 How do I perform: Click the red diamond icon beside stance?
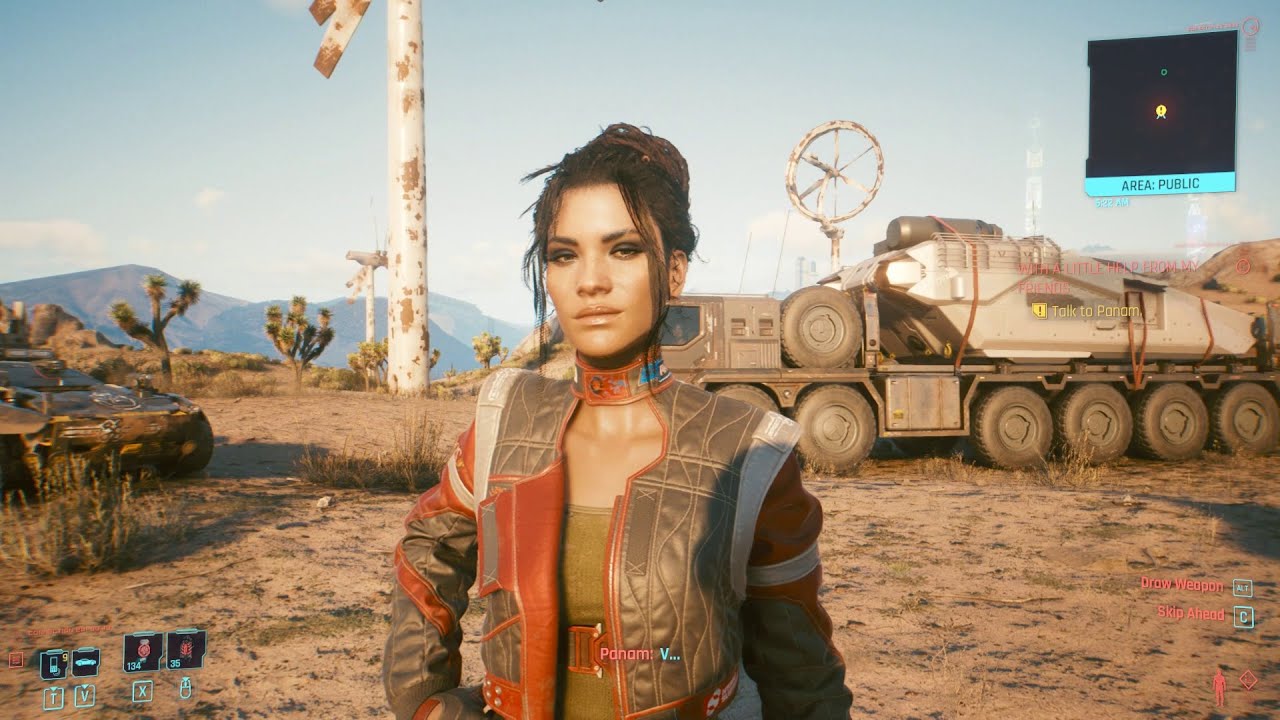1248,679
